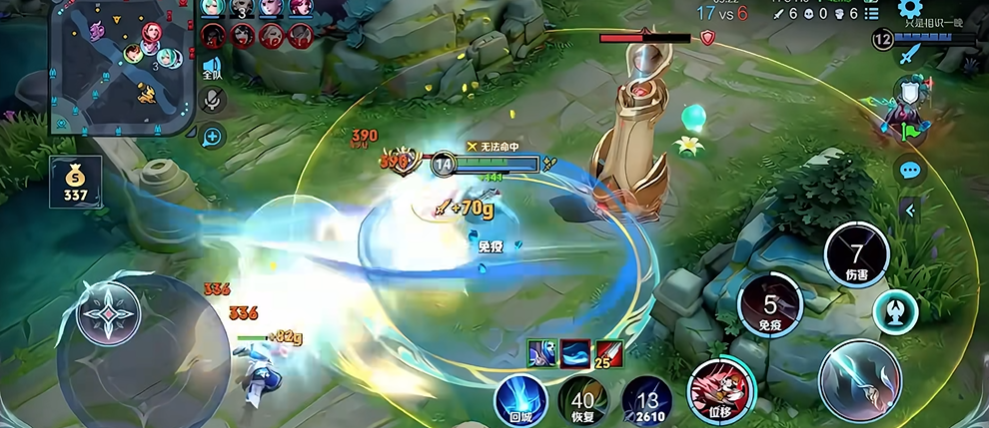Tap the minimap
Viewport: 989px width, 428px height.
(122, 66)
